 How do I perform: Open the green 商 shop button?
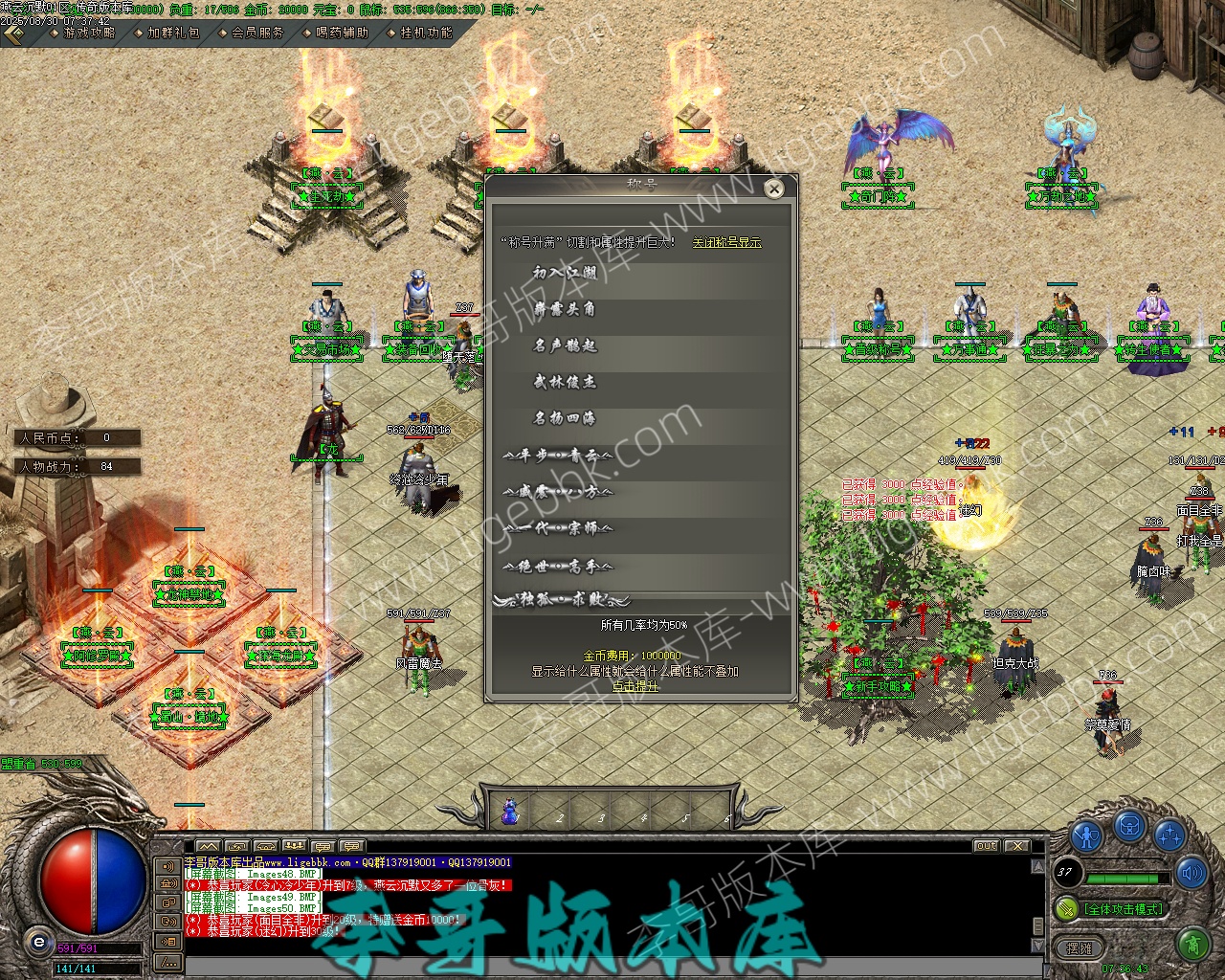(x=1192, y=946)
